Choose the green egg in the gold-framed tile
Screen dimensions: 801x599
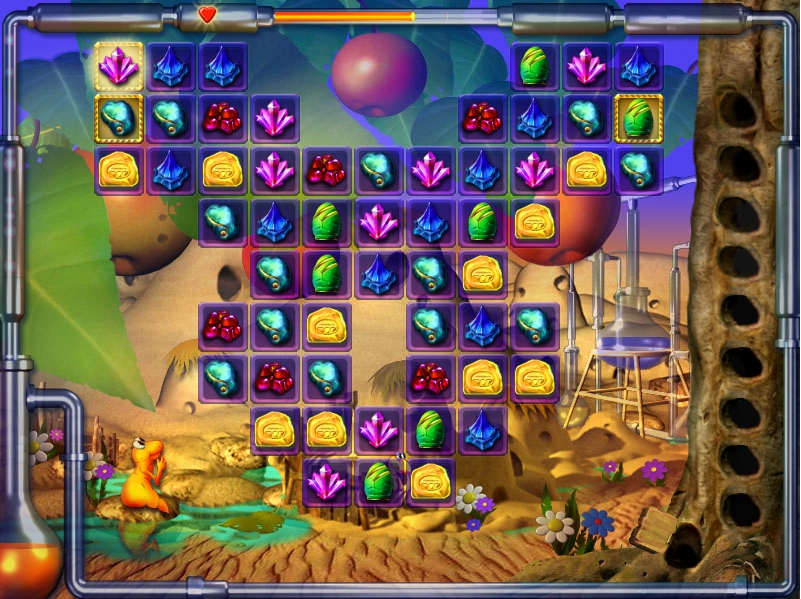click(x=638, y=118)
